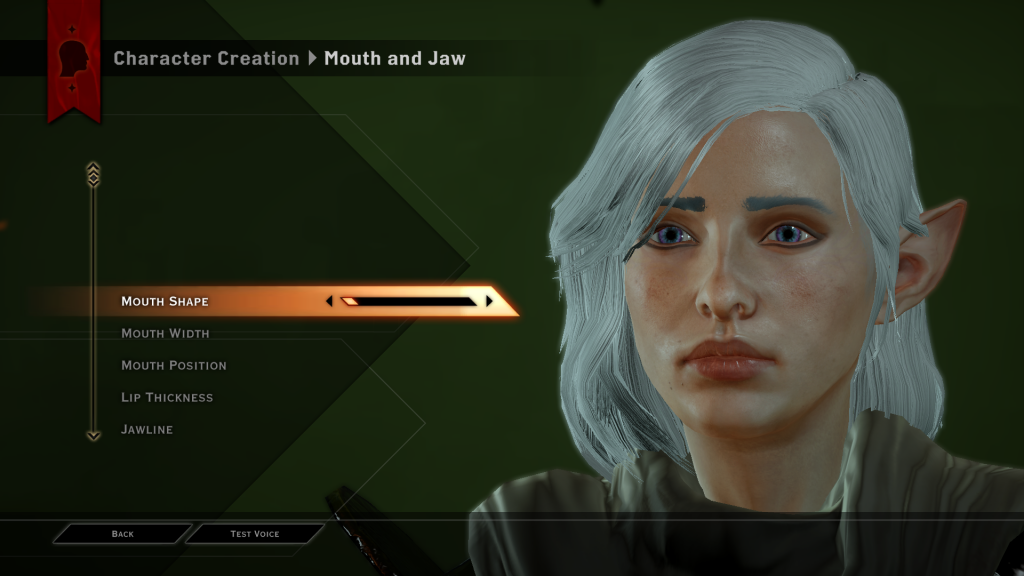Decrease Mouth Shape with the left arrow
Screen dimensions: 1024x576
329,300
